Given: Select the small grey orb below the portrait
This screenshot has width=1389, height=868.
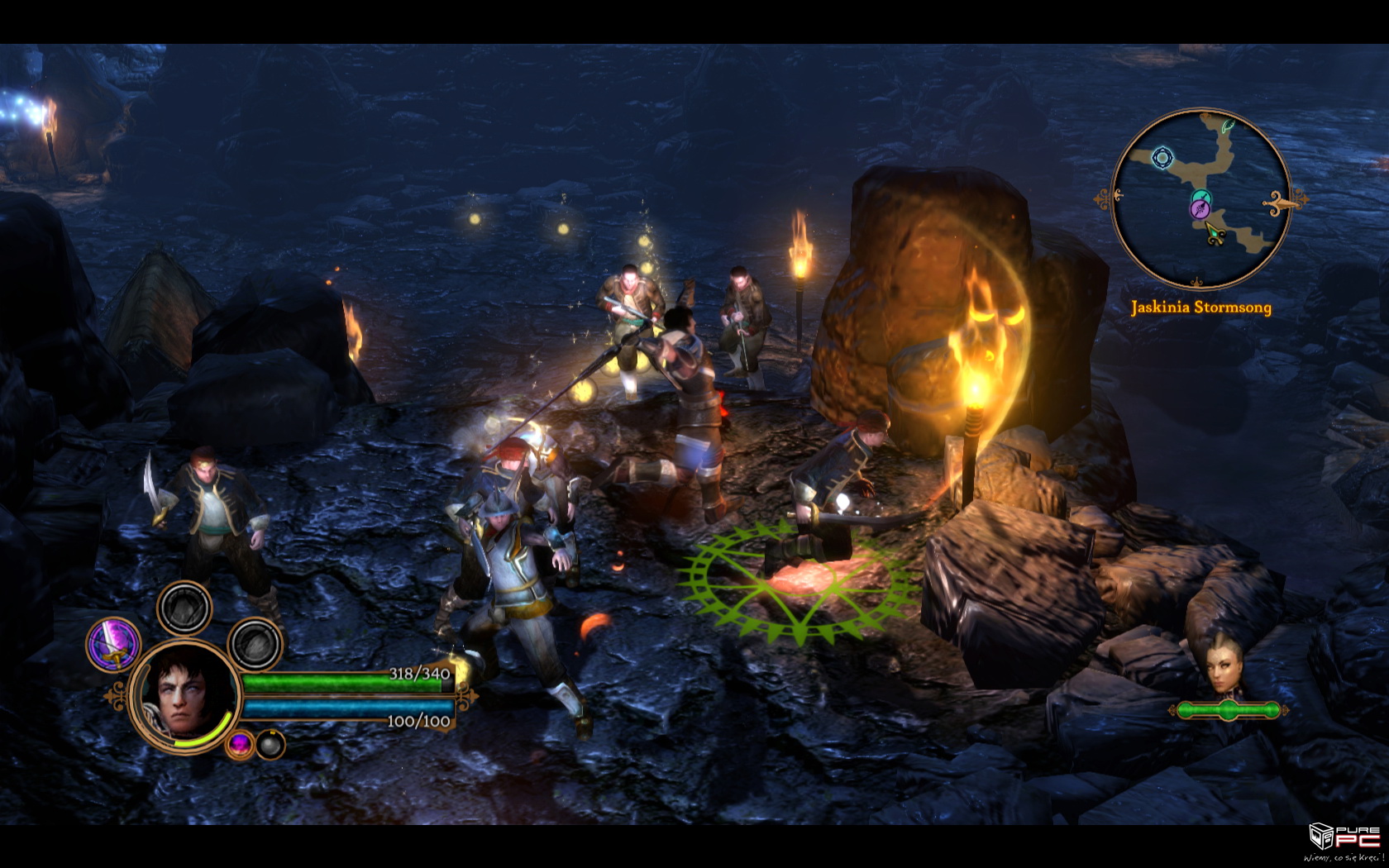Looking at the screenshot, I should [270, 744].
